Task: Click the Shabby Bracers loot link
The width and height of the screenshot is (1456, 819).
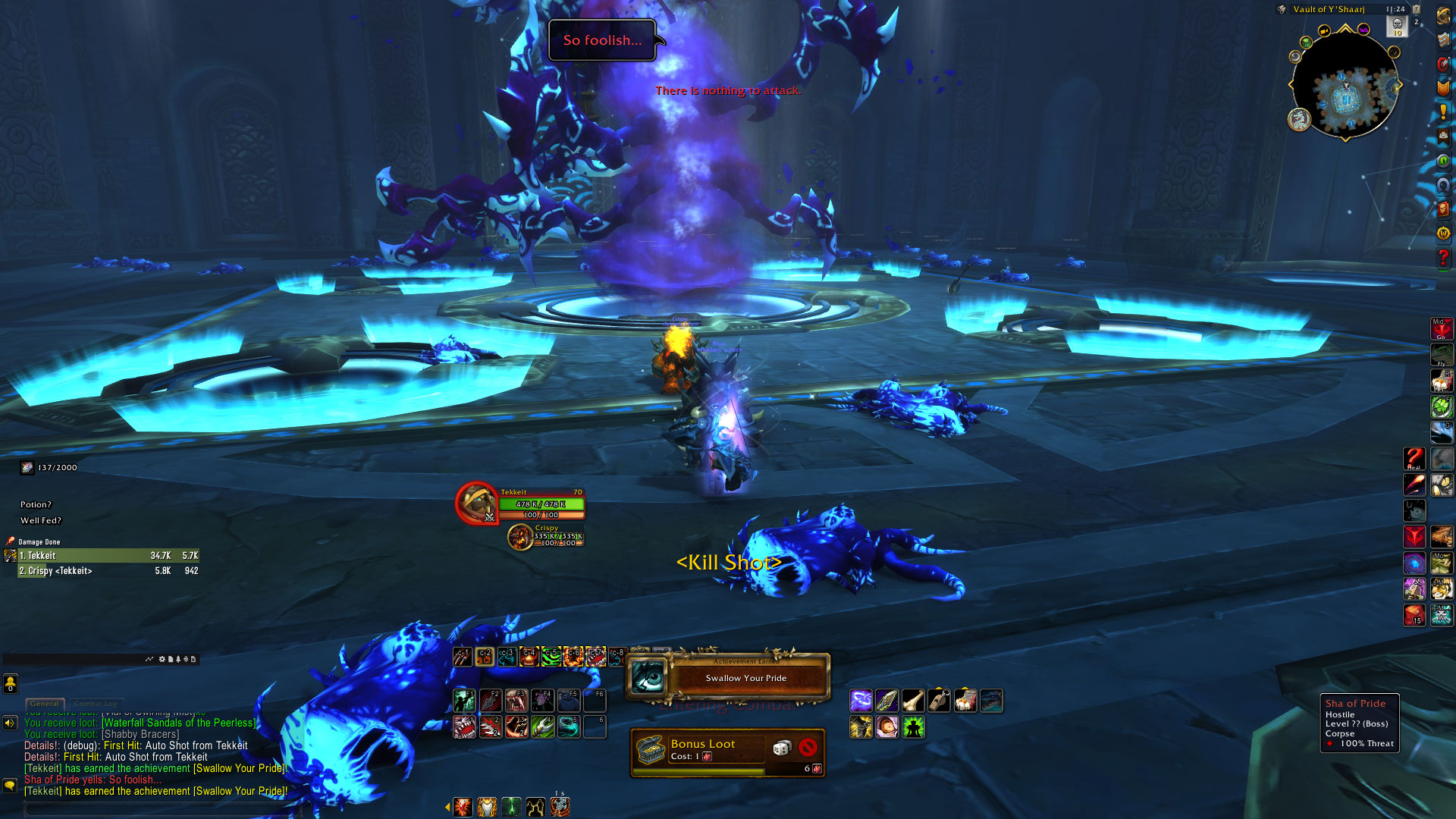Action: pyautogui.click(x=140, y=734)
